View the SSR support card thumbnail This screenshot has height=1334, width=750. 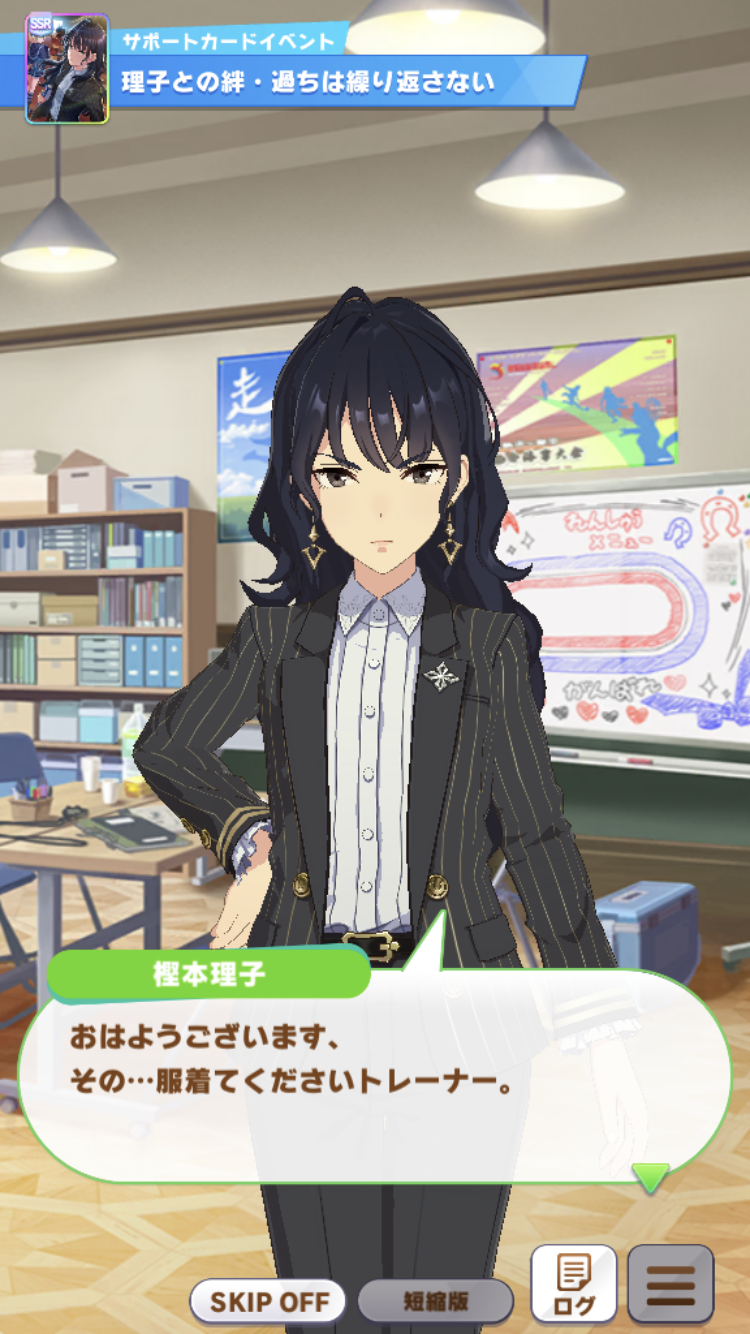pos(67,69)
